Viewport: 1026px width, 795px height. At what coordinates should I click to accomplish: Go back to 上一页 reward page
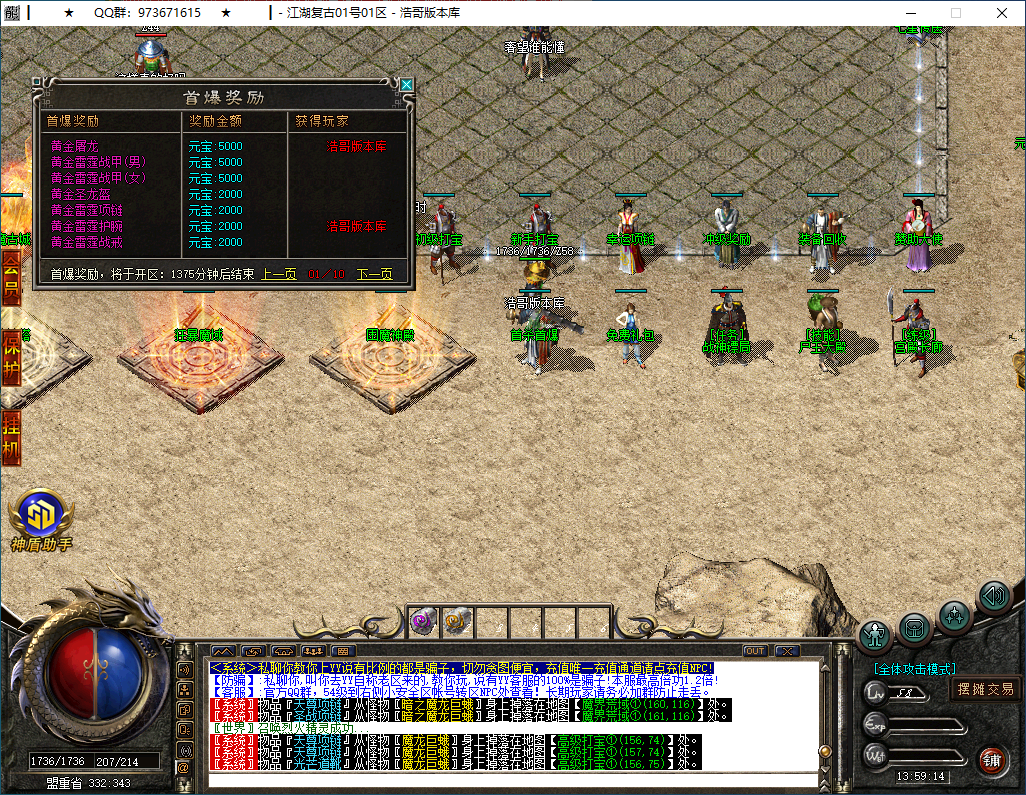click(x=279, y=274)
